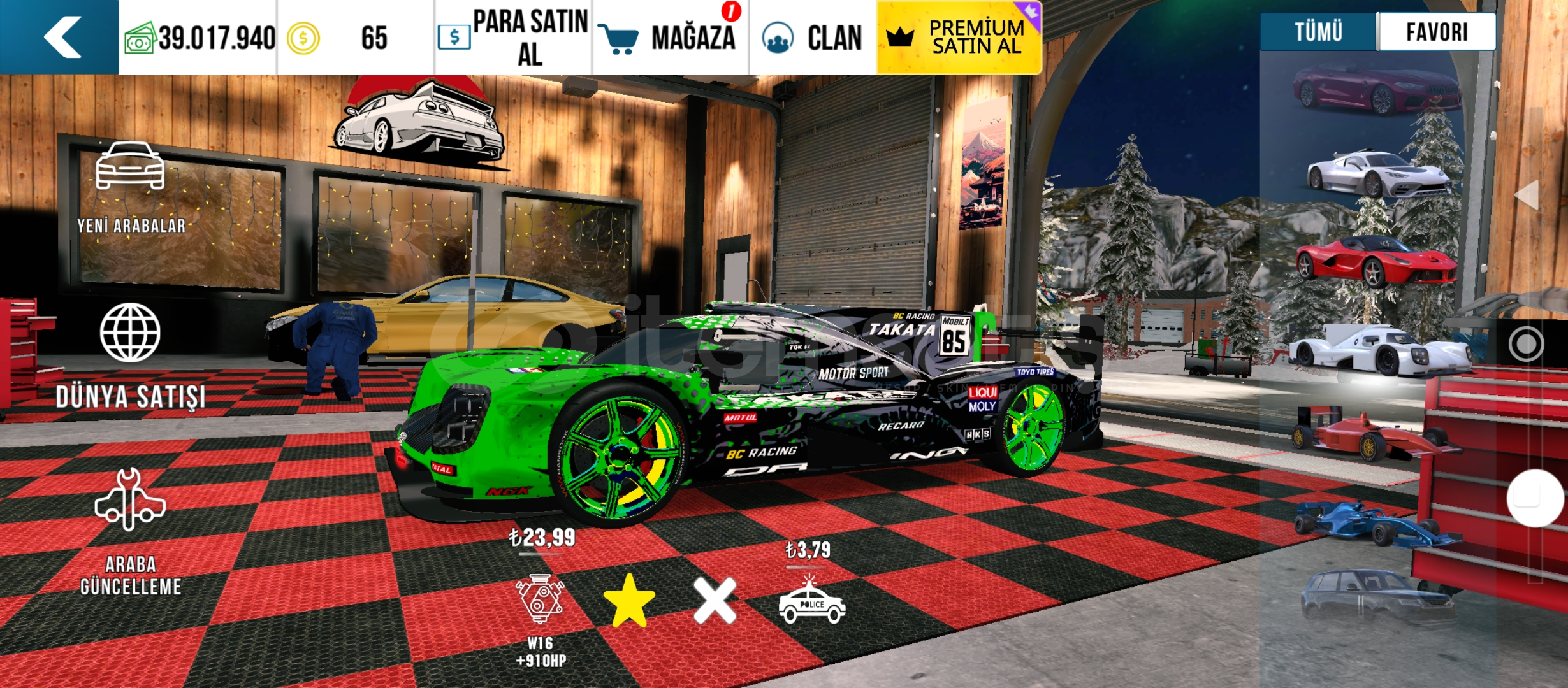Viewport: 1568px width, 688px height.
Task: Switch to the Favori car list tab
Action: point(1437,32)
